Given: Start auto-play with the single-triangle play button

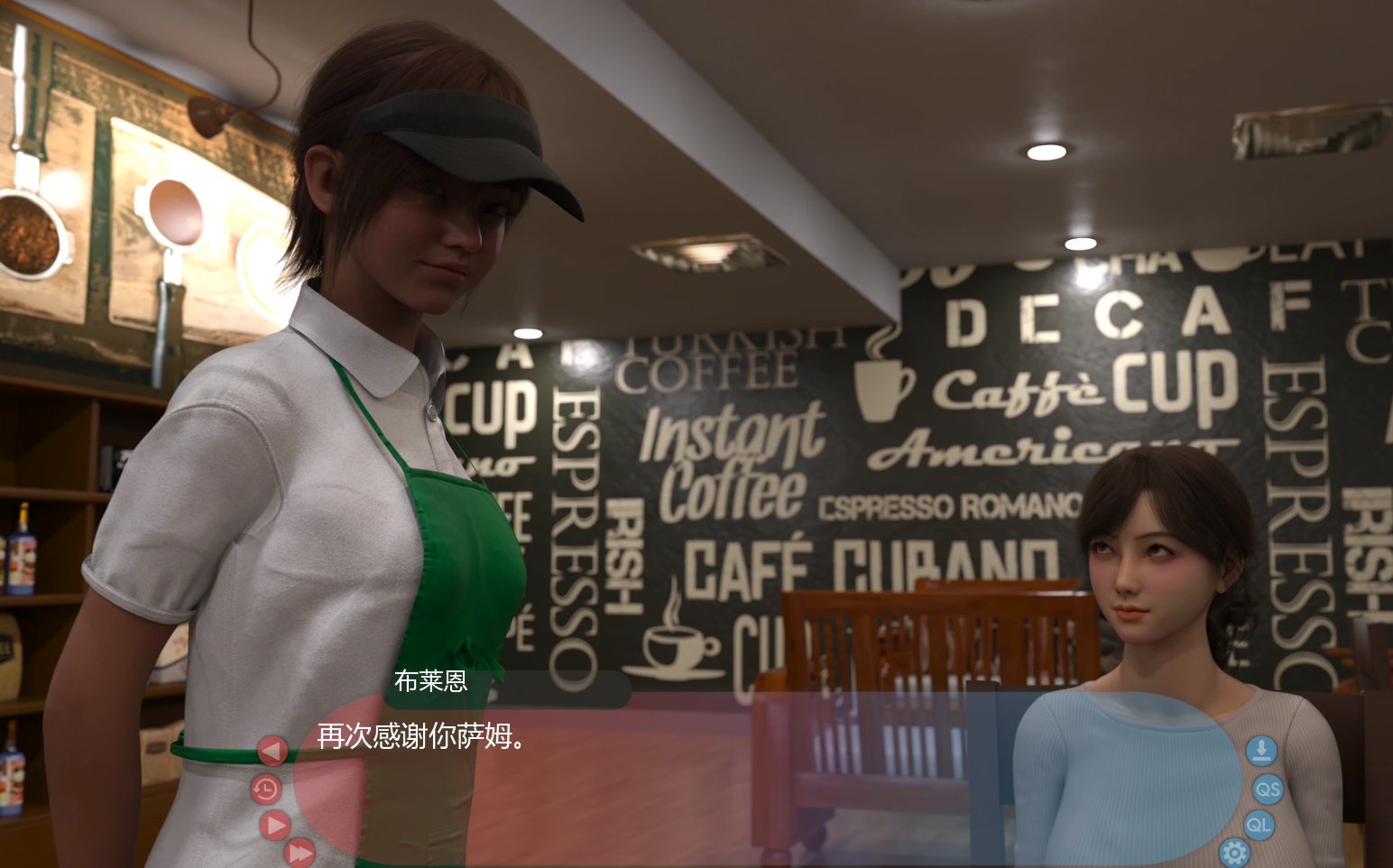Looking at the screenshot, I should 275,825.
